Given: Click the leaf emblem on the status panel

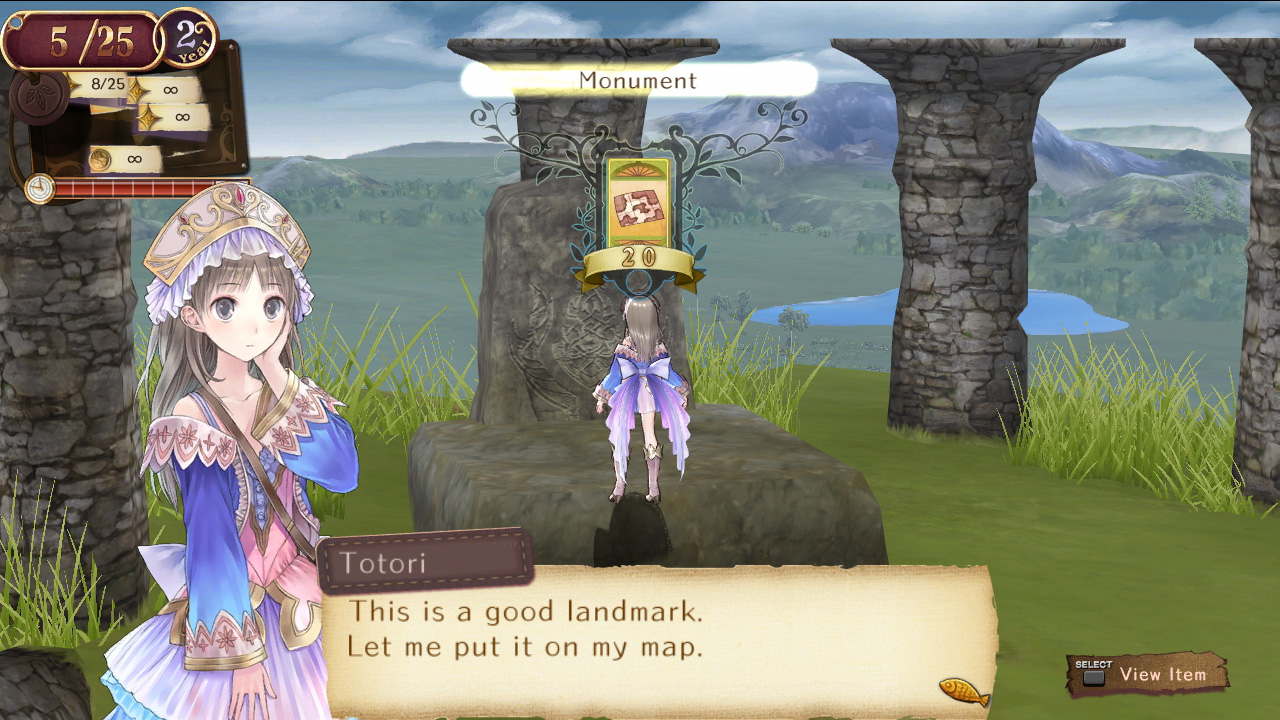Looking at the screenshot, I should pos(40,98).
